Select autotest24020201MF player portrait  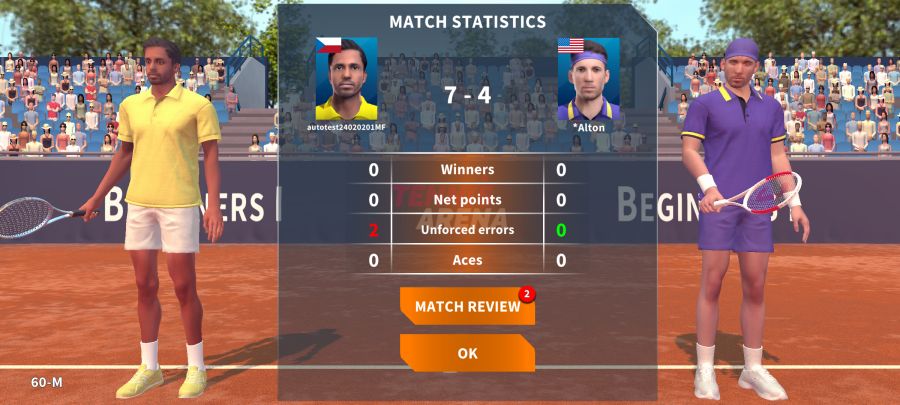(x=347, y=80)
